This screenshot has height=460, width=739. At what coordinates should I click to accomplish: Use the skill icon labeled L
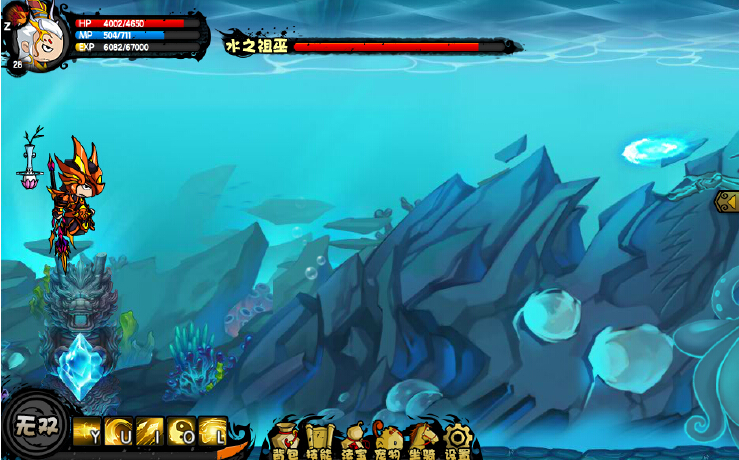pos(212,430)
